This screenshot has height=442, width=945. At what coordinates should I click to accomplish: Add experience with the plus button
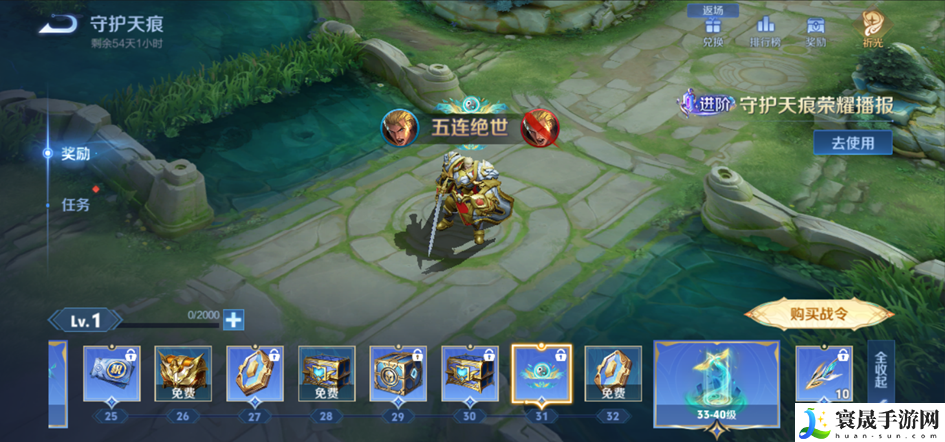(233, 320)
